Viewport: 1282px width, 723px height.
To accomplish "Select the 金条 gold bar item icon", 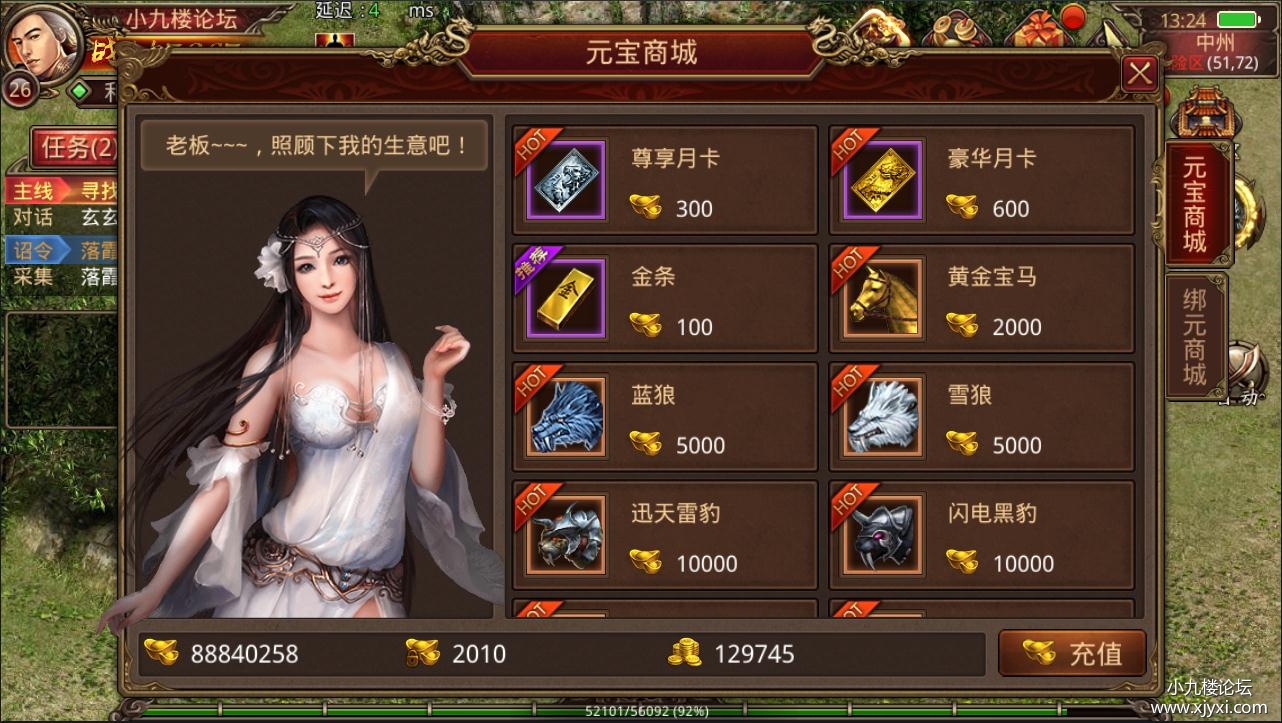I will (564, 297).
